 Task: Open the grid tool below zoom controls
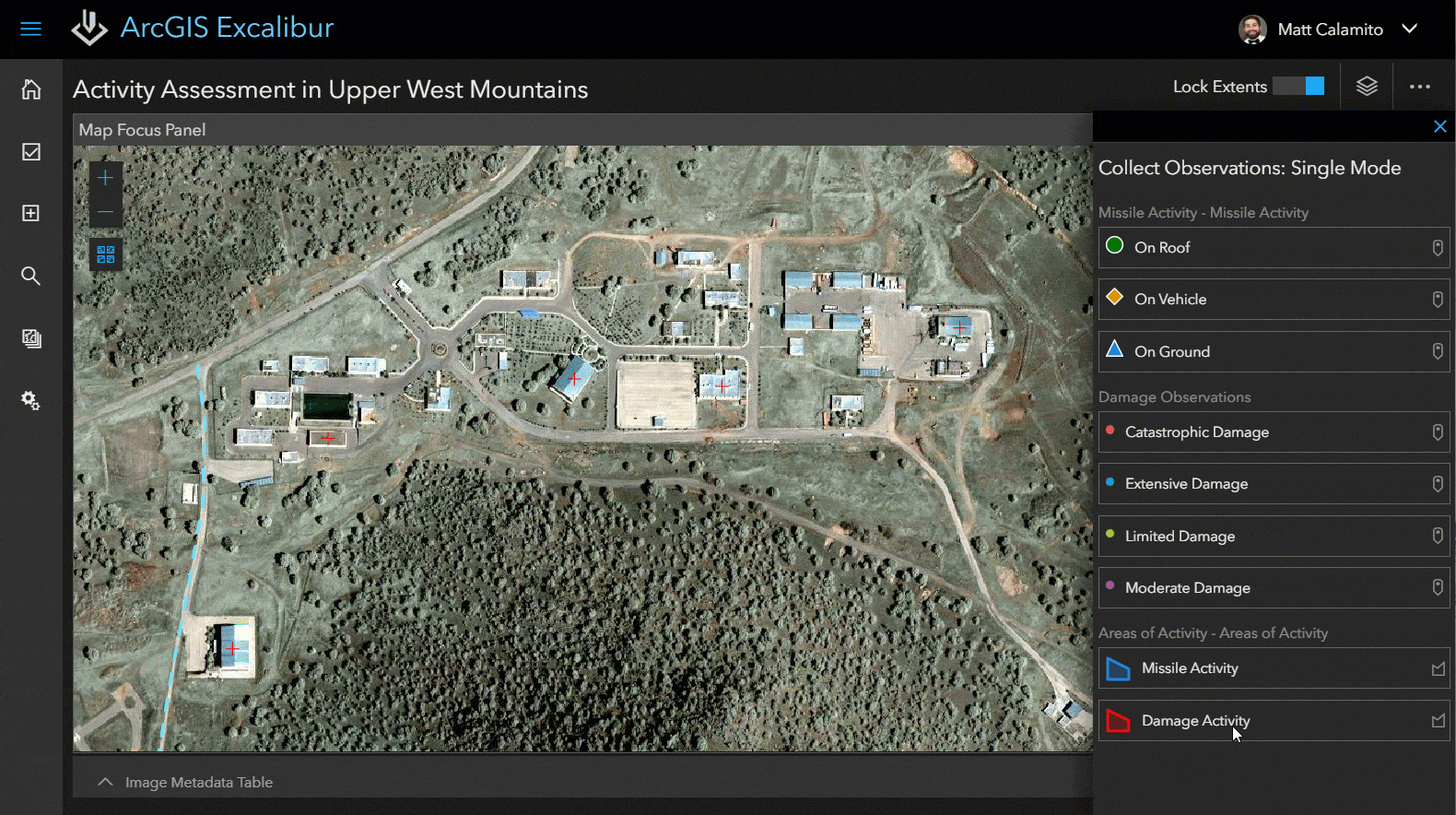tap(105, 254)
